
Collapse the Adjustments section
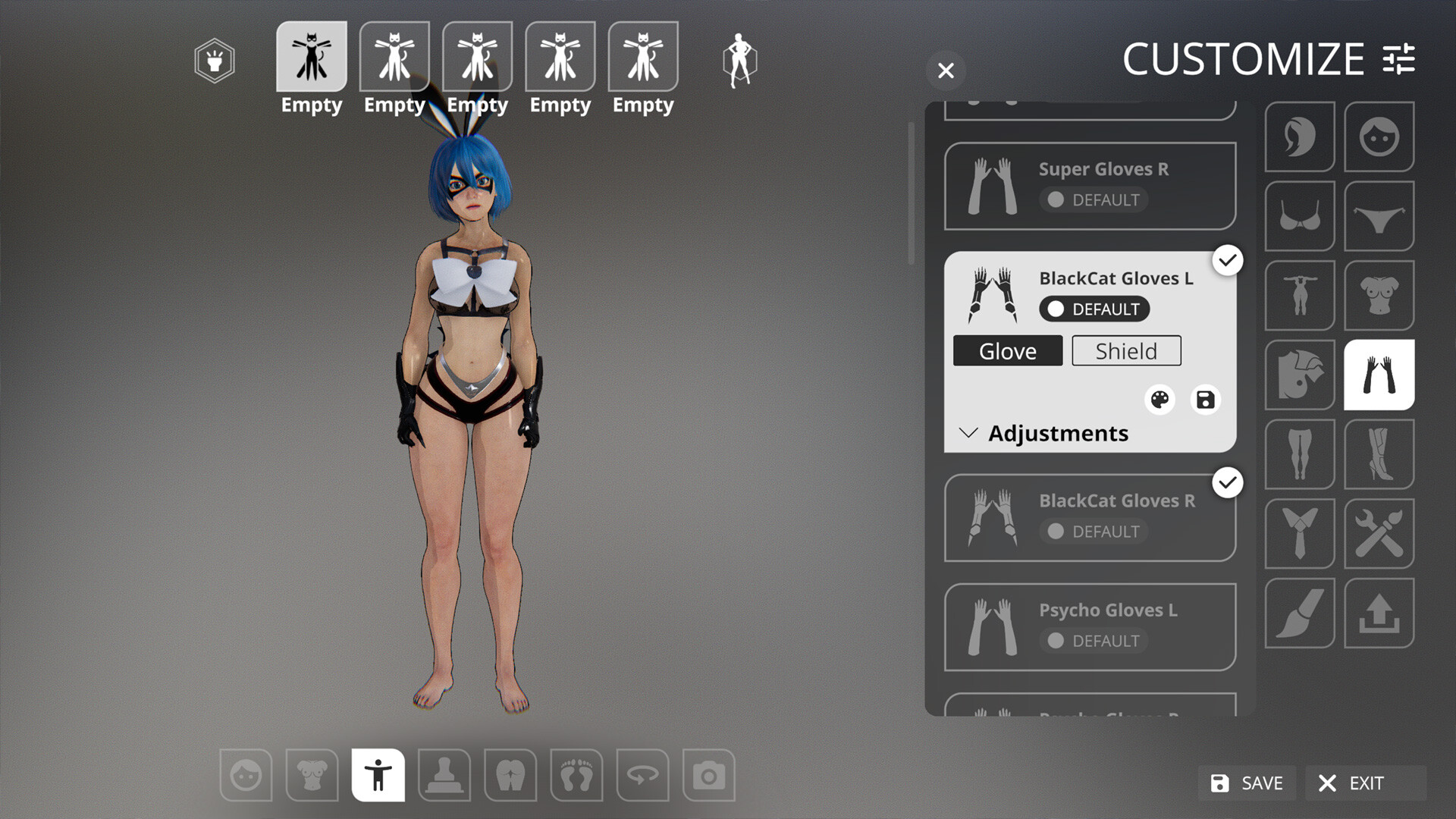pos(968,433)
